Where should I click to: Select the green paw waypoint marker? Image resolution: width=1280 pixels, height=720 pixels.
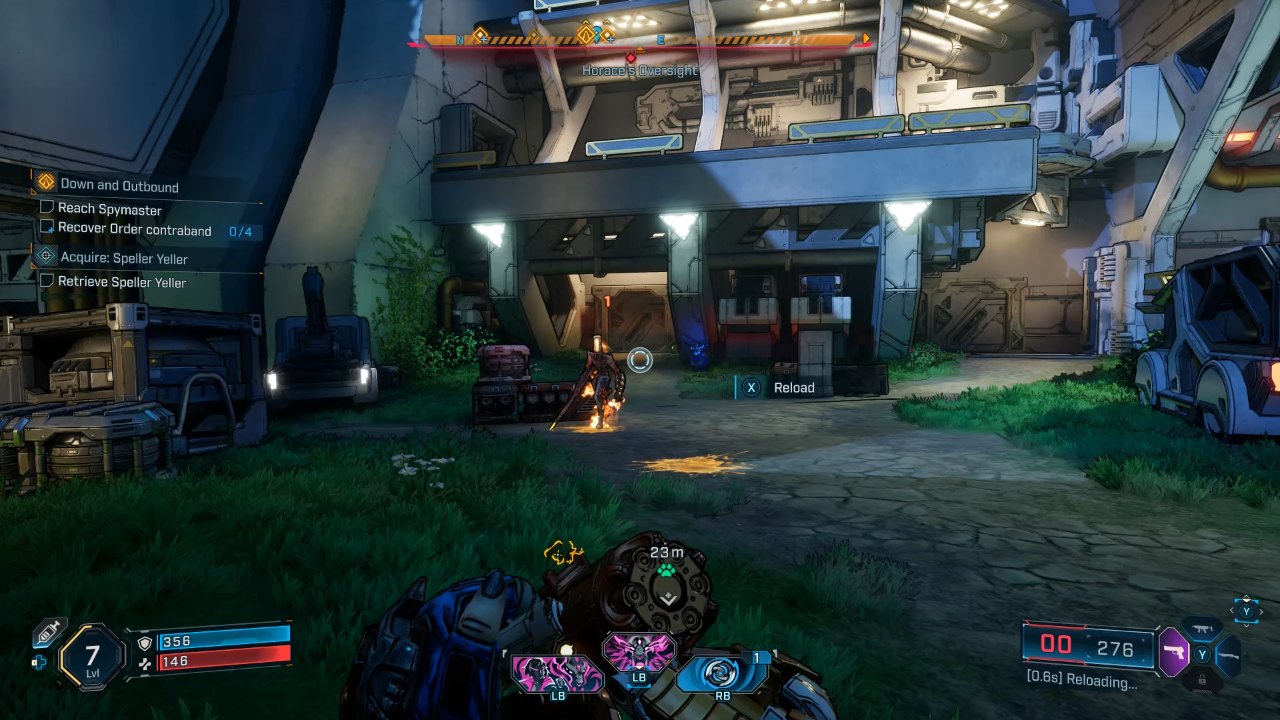tap(667, 571)
